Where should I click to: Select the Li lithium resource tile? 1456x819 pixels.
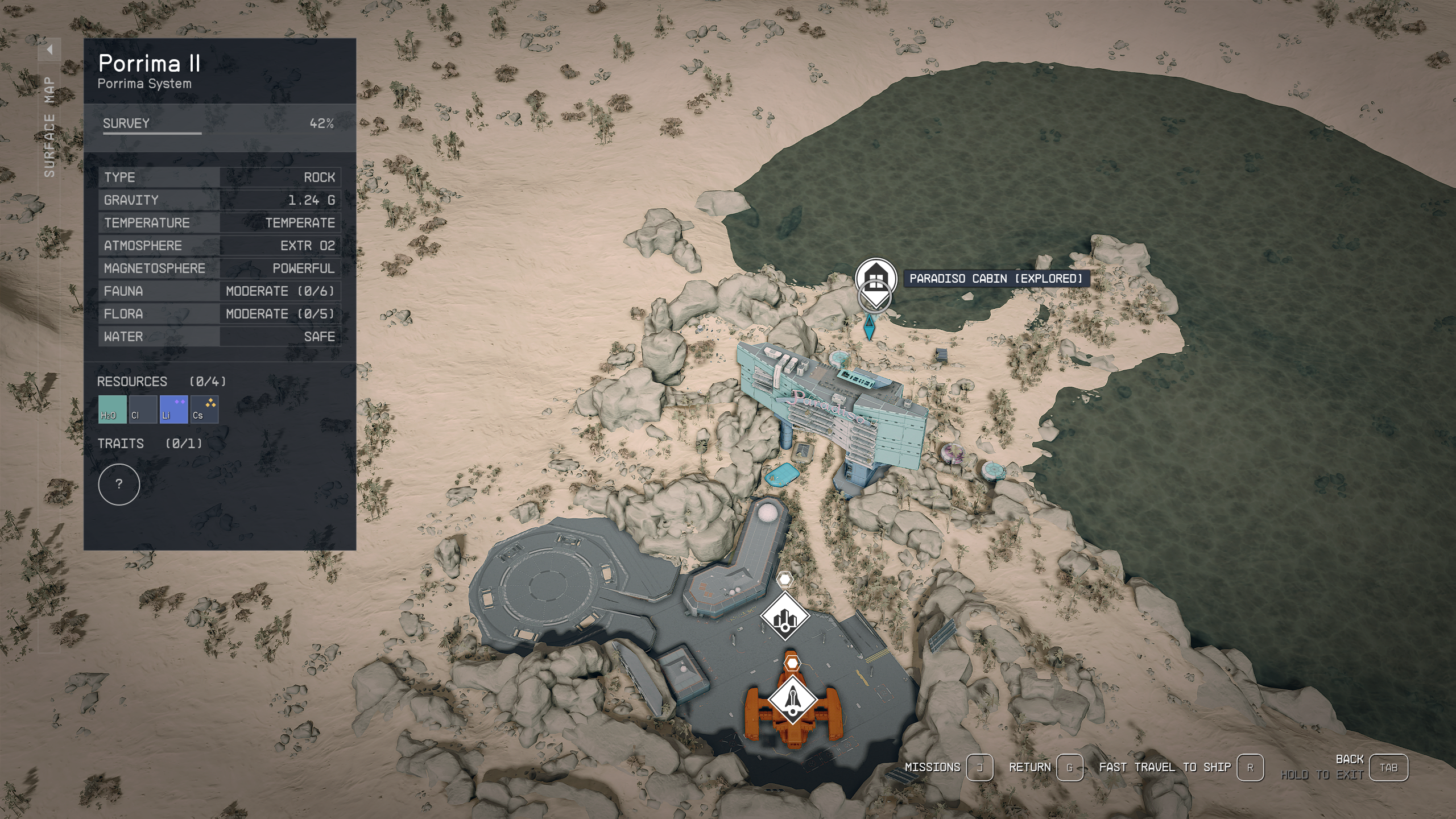pyautogui.click(x=173, y=409)
